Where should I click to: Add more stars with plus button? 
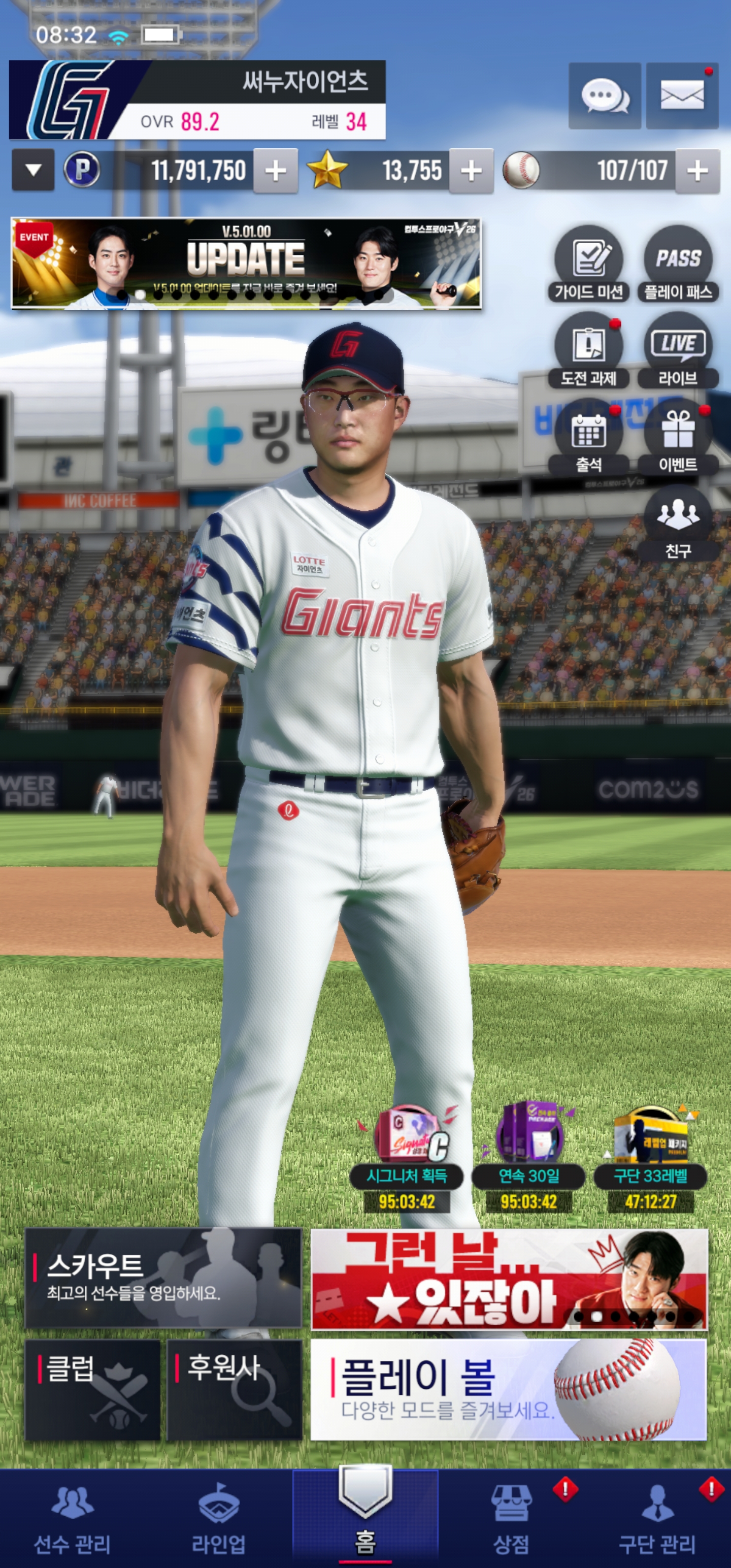click(x=471, y=171)
